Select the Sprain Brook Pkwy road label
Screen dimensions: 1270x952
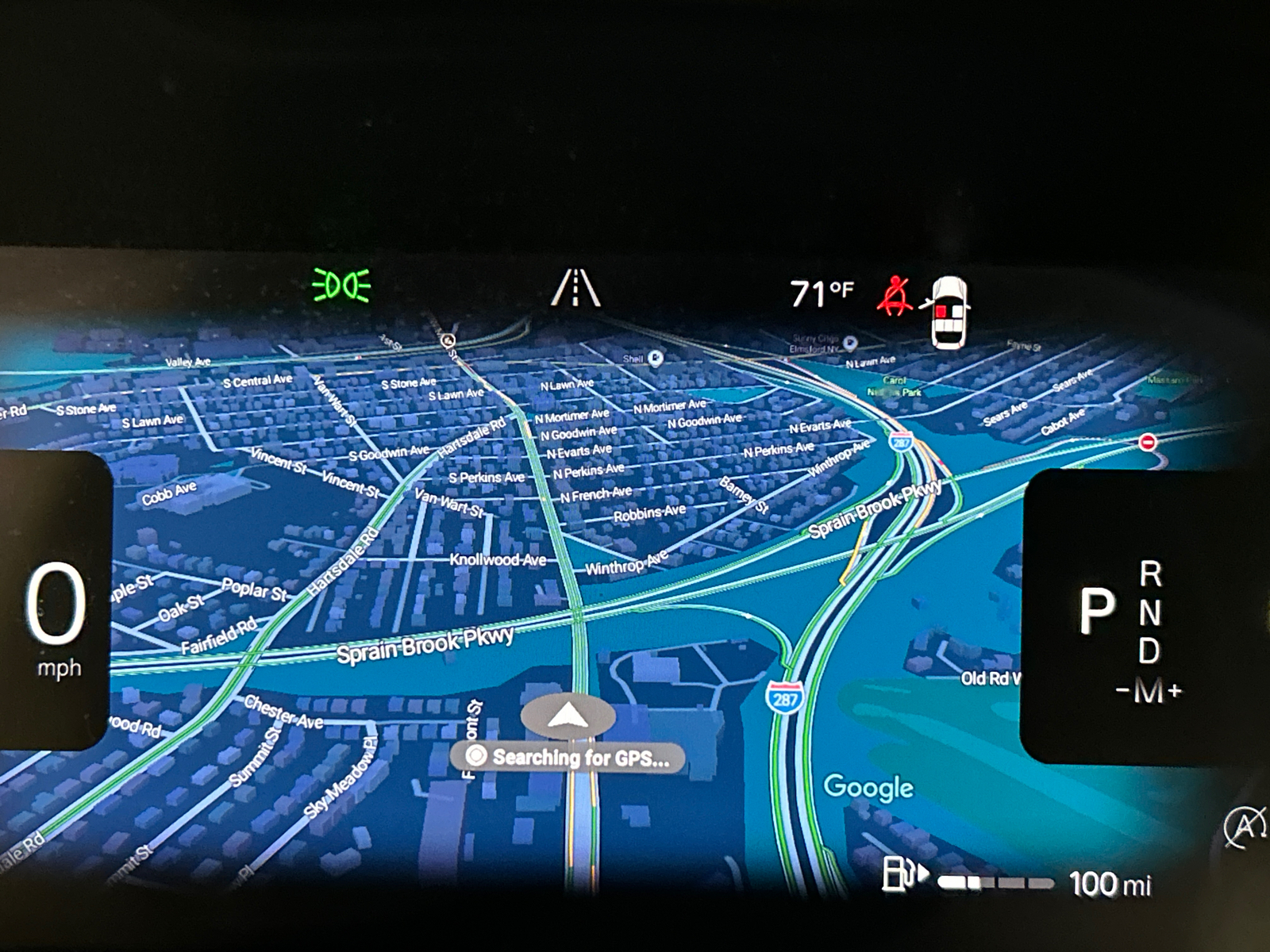tap(425, 643)
